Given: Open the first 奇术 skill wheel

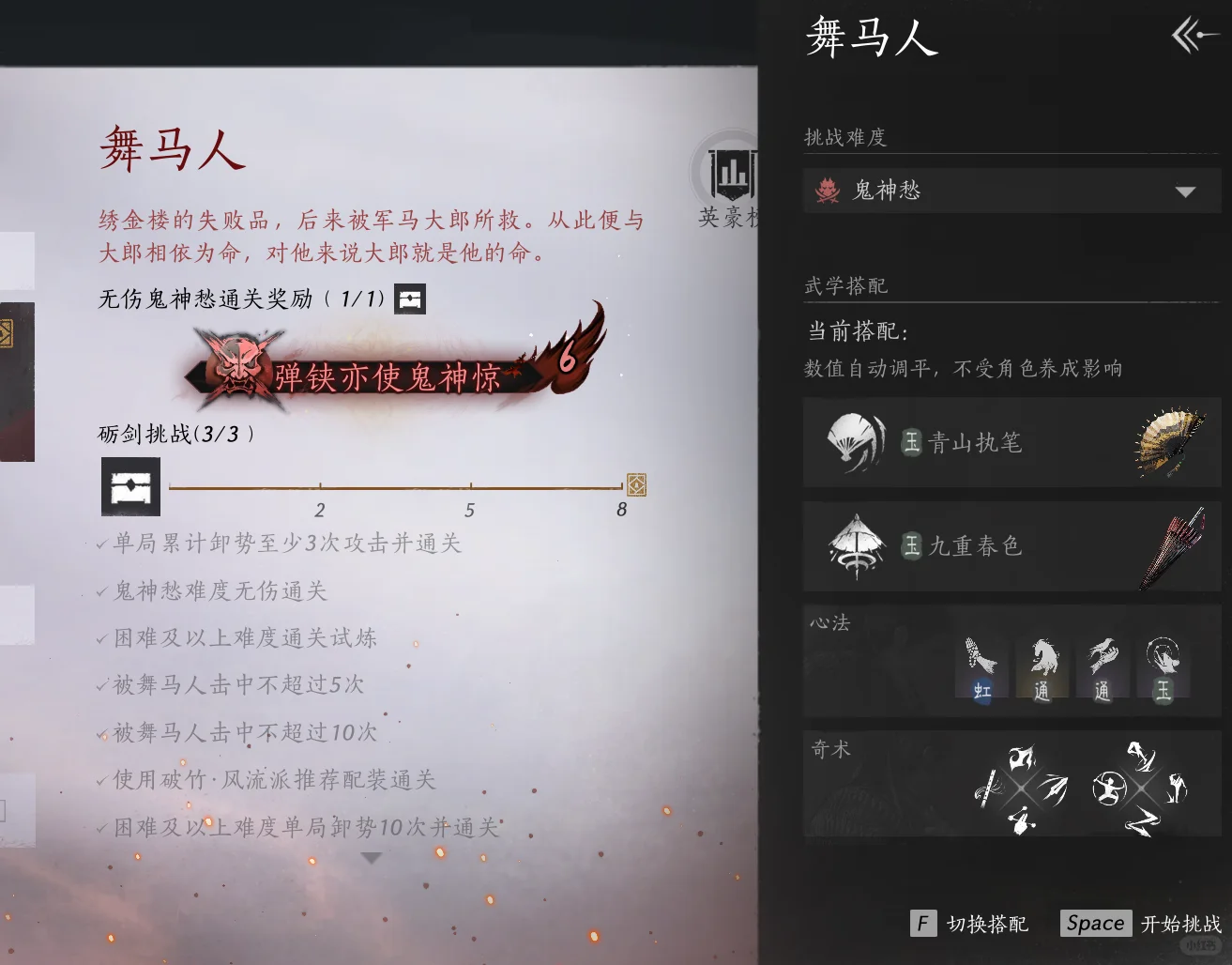Looking at the screenshot, I should (x=1022, y=789).
